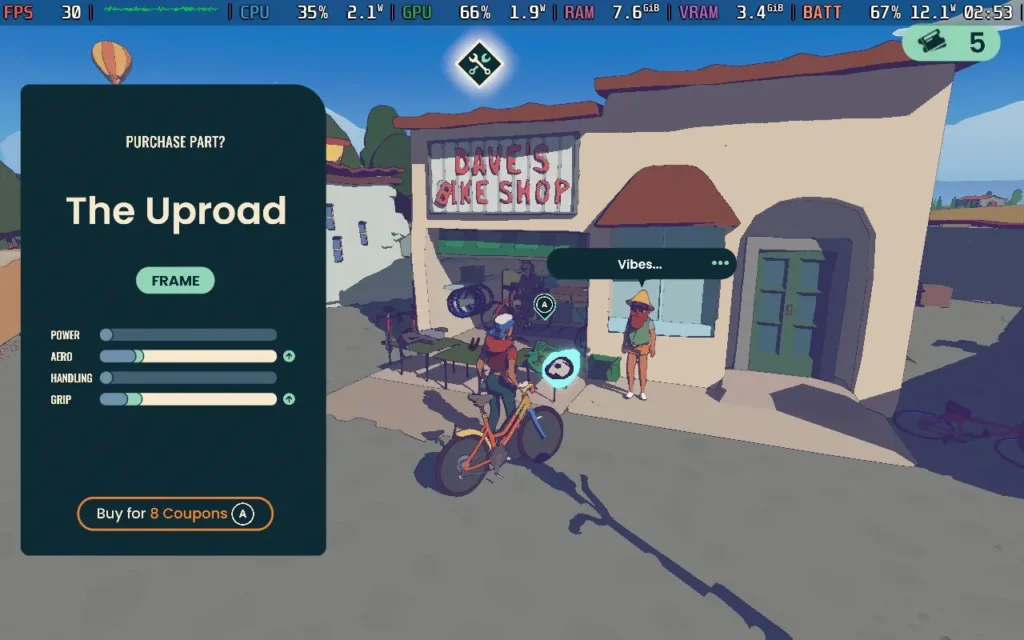Open the "Vibes..." speech bubble
Viewport: 1024px width, 640px height.
point(641,264)
